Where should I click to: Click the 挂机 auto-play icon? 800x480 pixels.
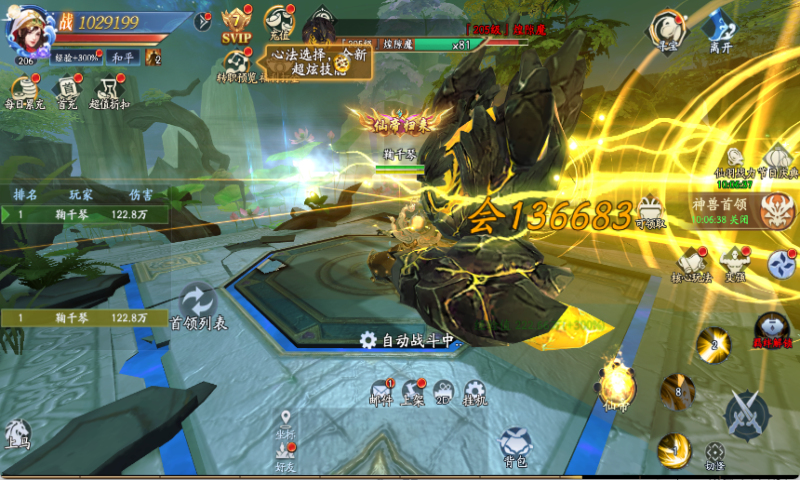click(x=475, y=393)
